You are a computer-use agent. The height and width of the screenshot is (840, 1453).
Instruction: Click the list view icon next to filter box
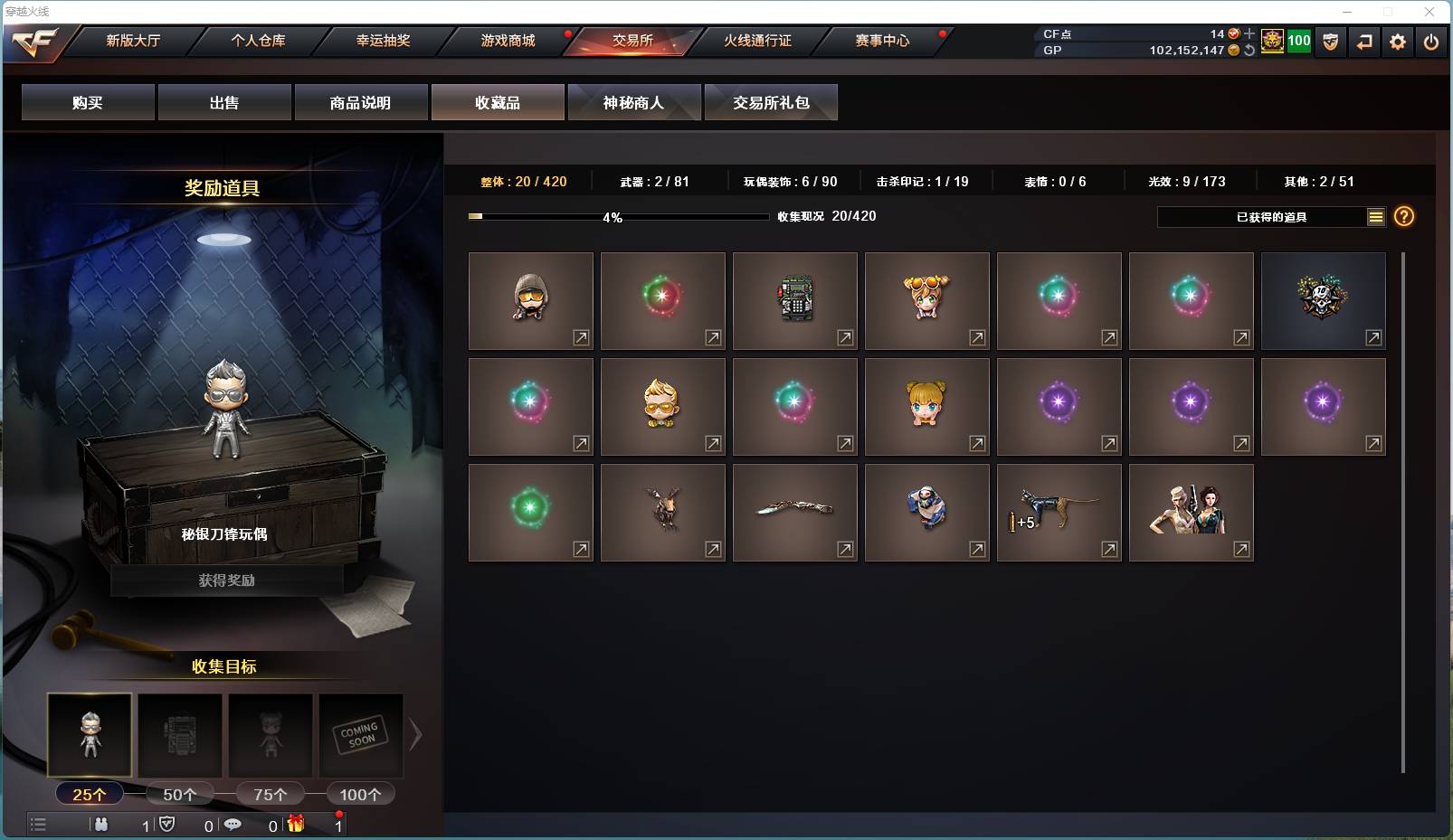[1376, 217]
